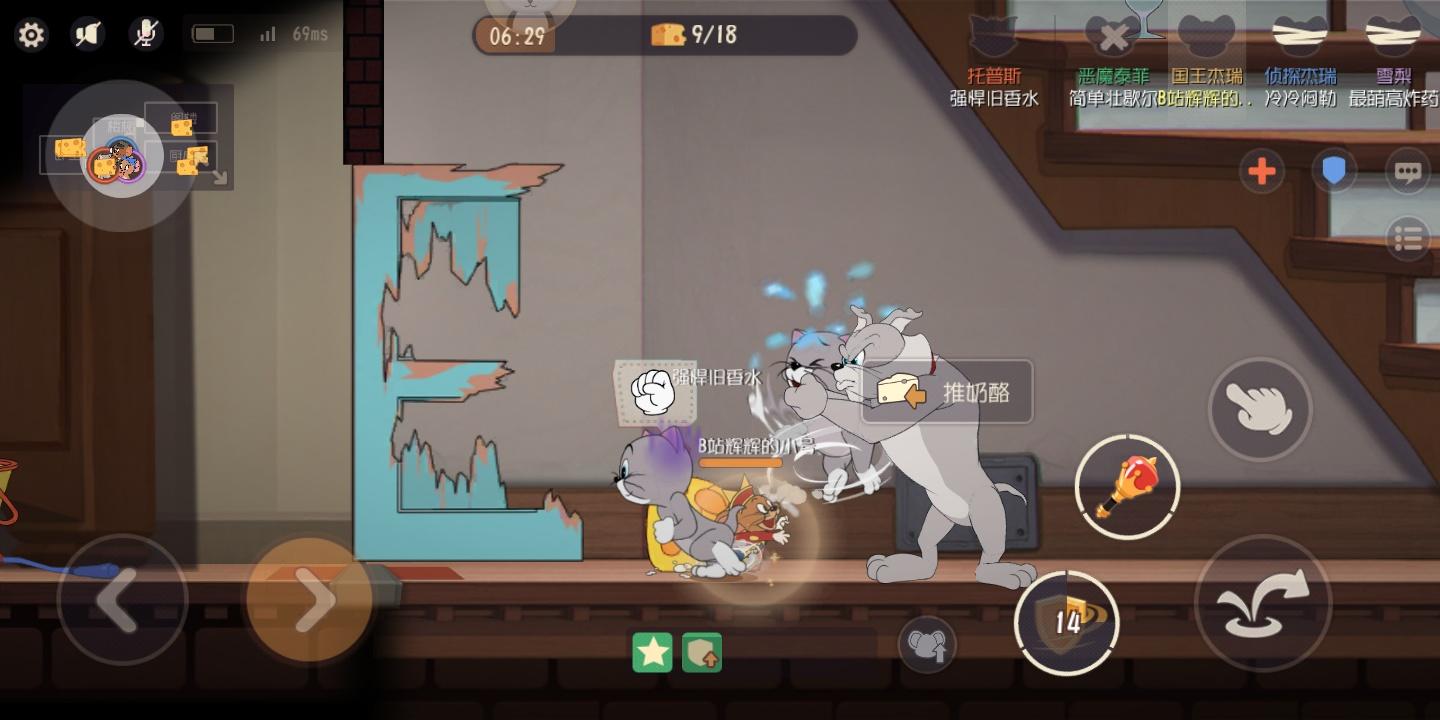Screen dimensions: 1440x720
Task: Open the chat bubble icon
Action: [1407, 171]
